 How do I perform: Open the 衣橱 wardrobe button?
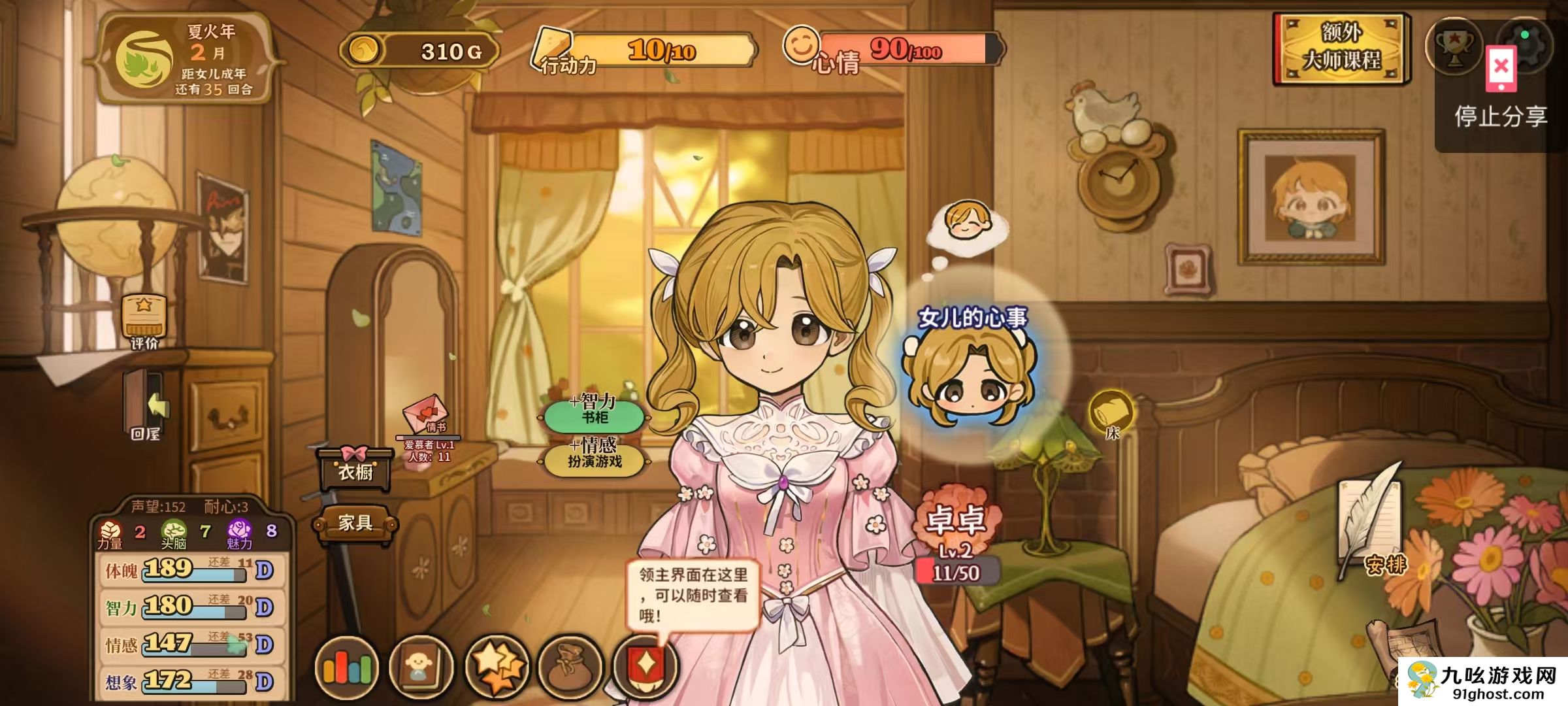click(355, 469)
